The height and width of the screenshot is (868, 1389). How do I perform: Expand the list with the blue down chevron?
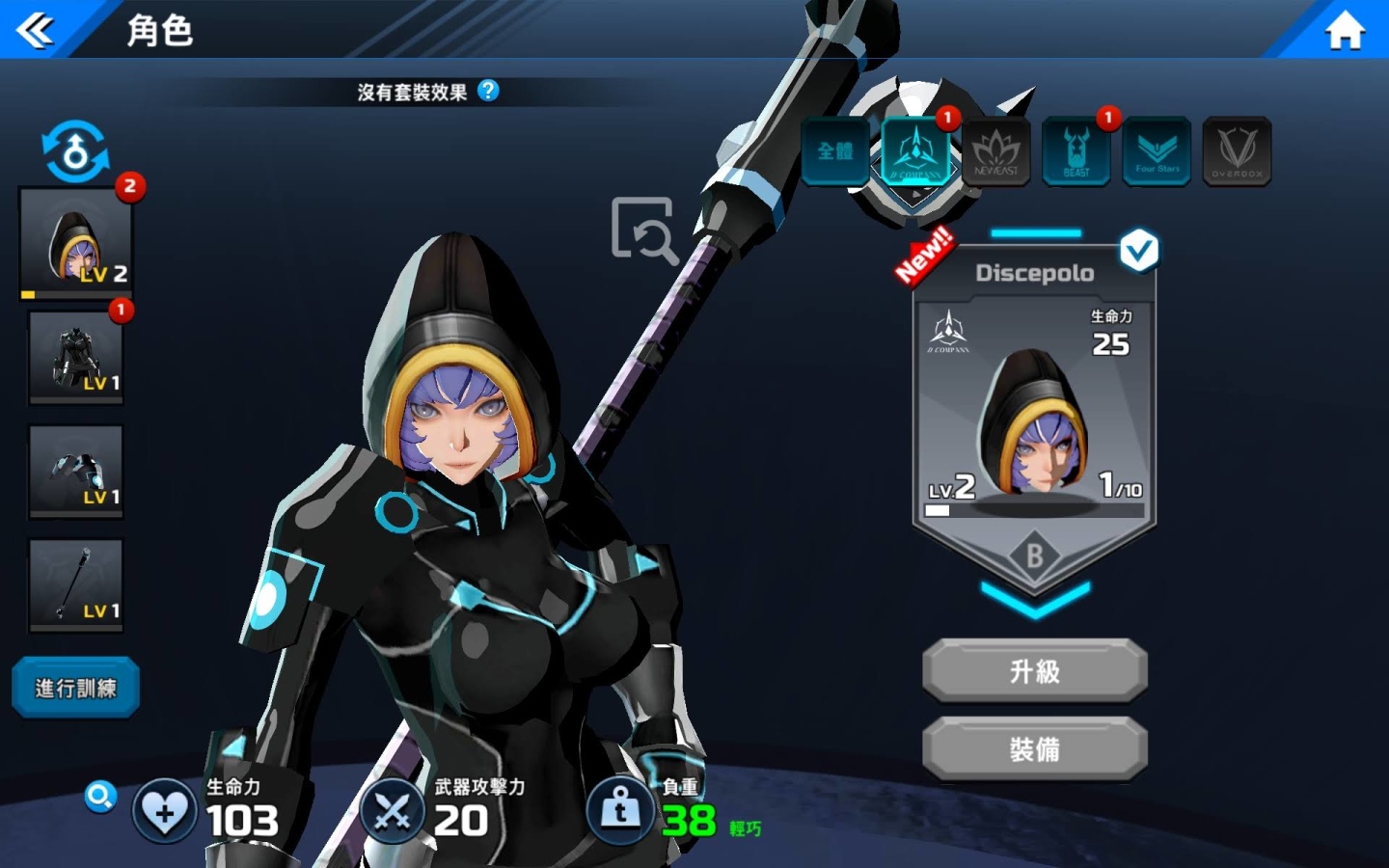click(1035, 599)
